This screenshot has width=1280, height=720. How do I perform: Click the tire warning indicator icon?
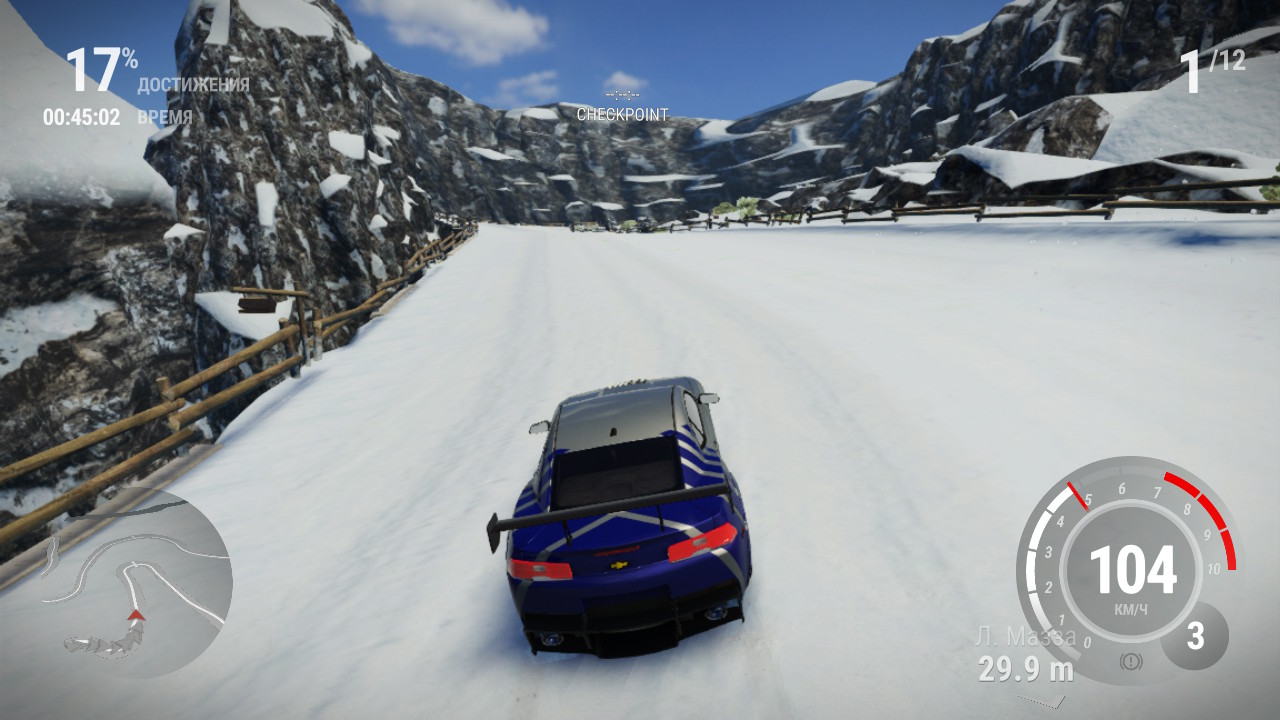coord(1132,660)
